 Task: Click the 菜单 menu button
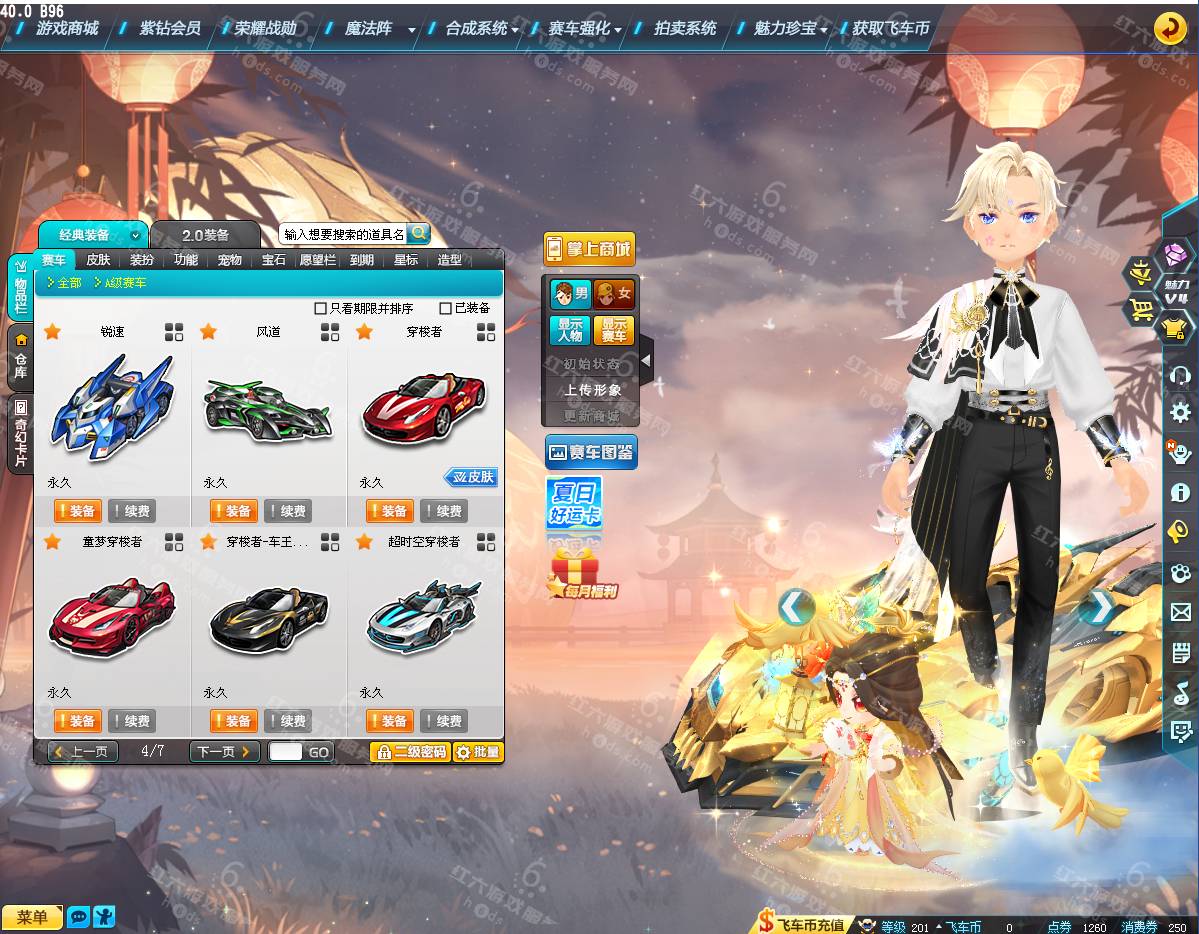tap(32, 917)
